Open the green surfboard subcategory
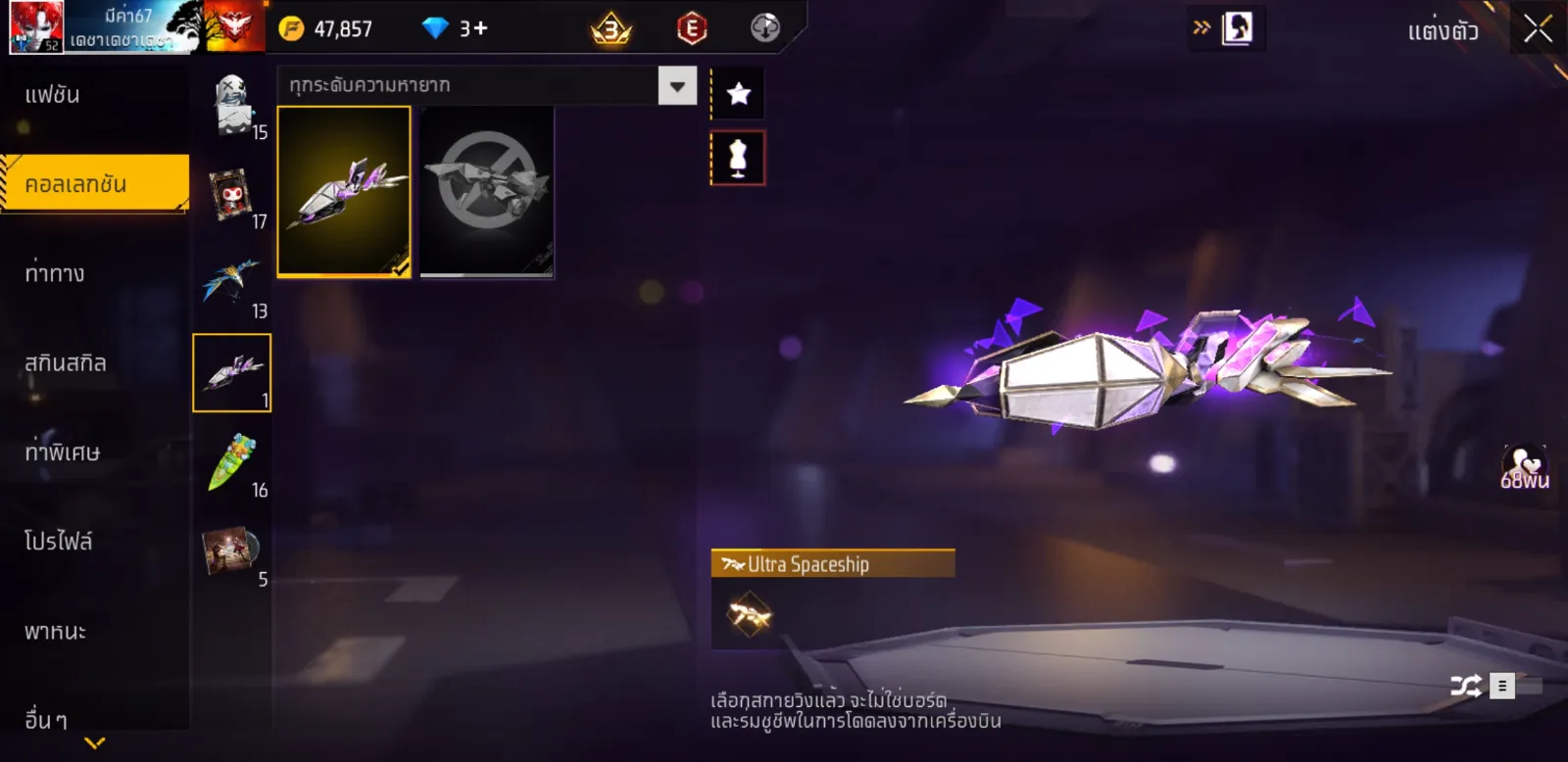Image resolution: width=1568 pixels, height=762 pixels. [232, 462]
